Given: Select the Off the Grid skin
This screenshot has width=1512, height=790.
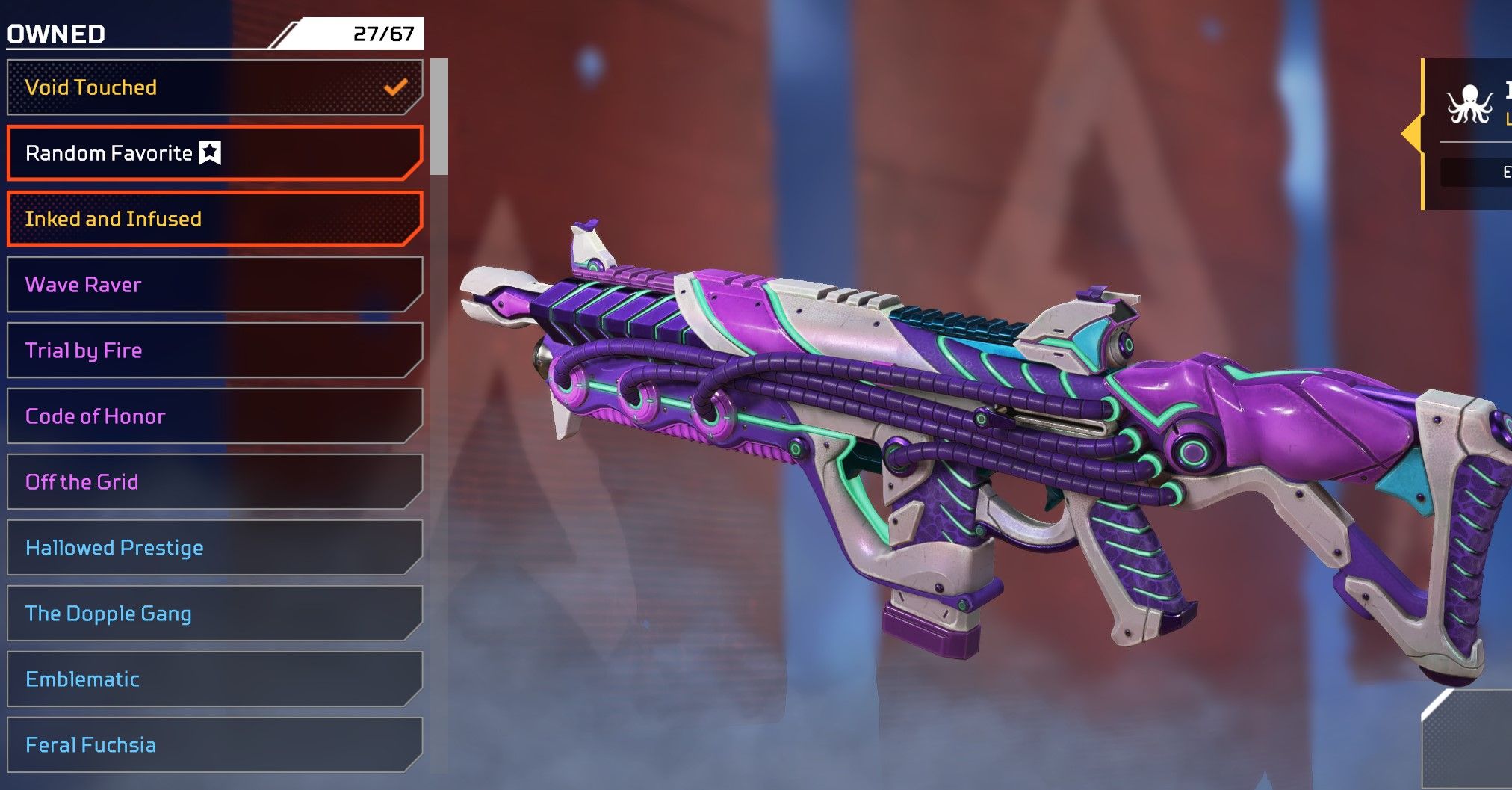Looking at the screenshot, I should 214,482.
